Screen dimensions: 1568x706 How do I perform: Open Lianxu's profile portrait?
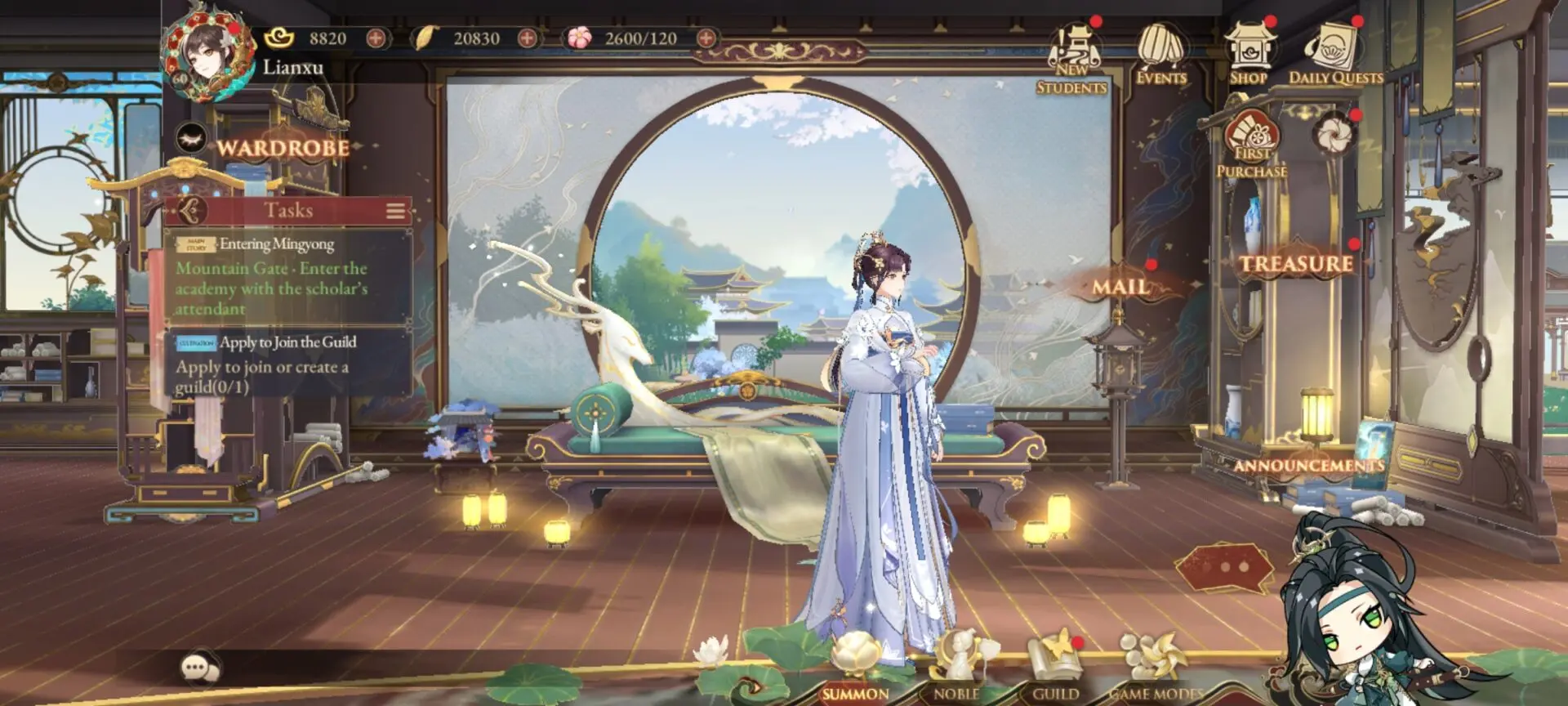coord(204,51)
